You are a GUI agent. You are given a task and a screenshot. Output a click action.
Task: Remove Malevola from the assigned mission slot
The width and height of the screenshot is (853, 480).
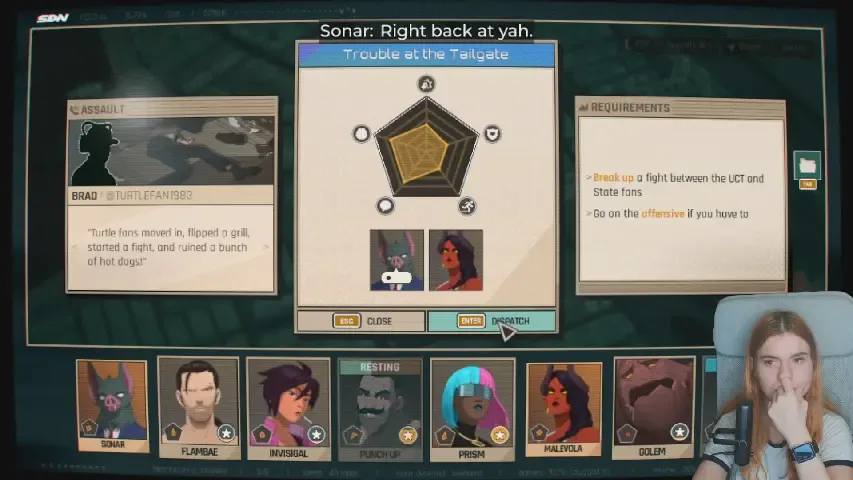pyautogui.click(x=456, y=260)
